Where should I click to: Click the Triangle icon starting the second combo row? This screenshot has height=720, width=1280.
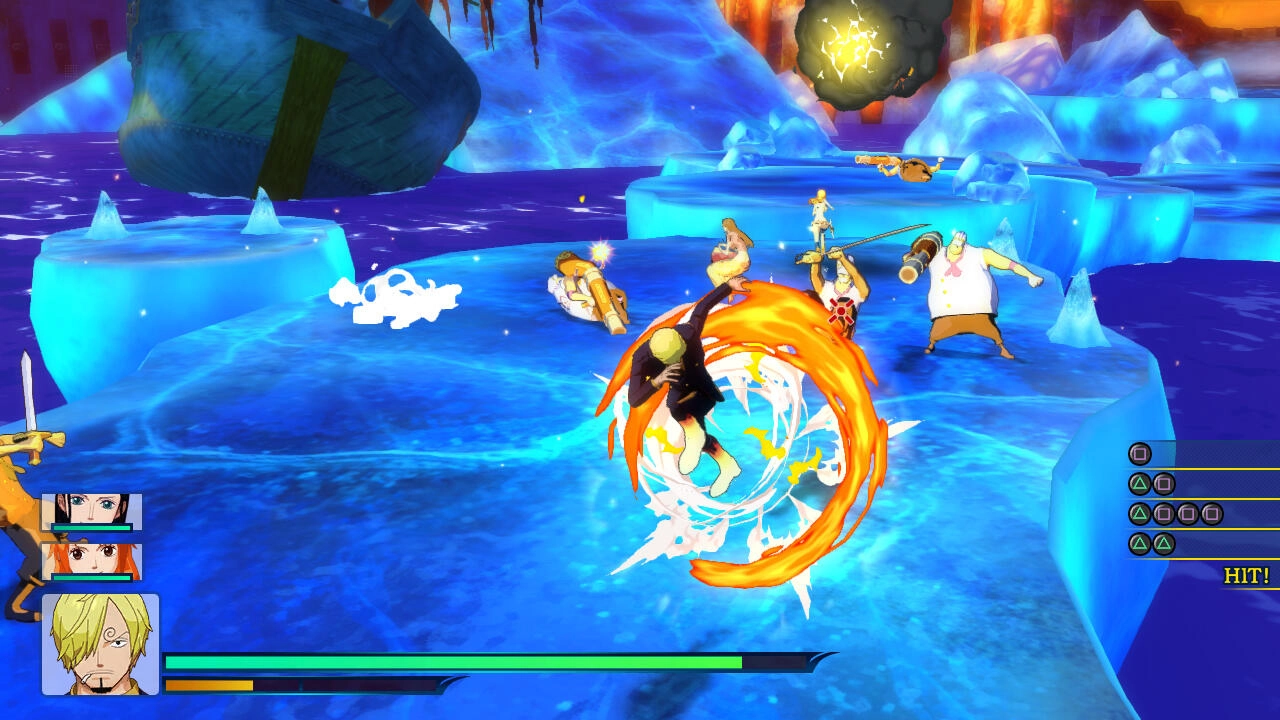click(1141, 484)
